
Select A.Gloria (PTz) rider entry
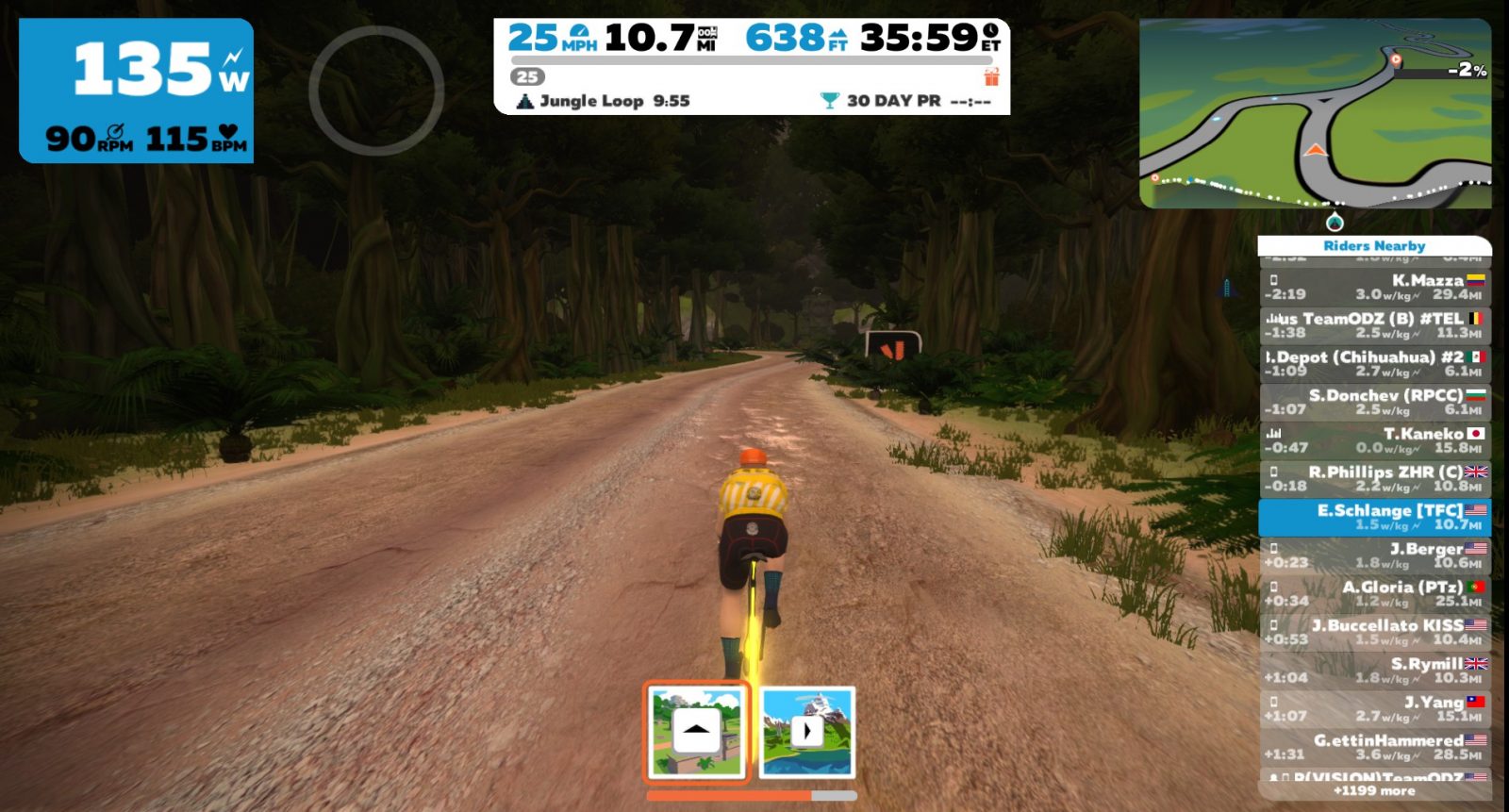click(x=1374, y=593)
